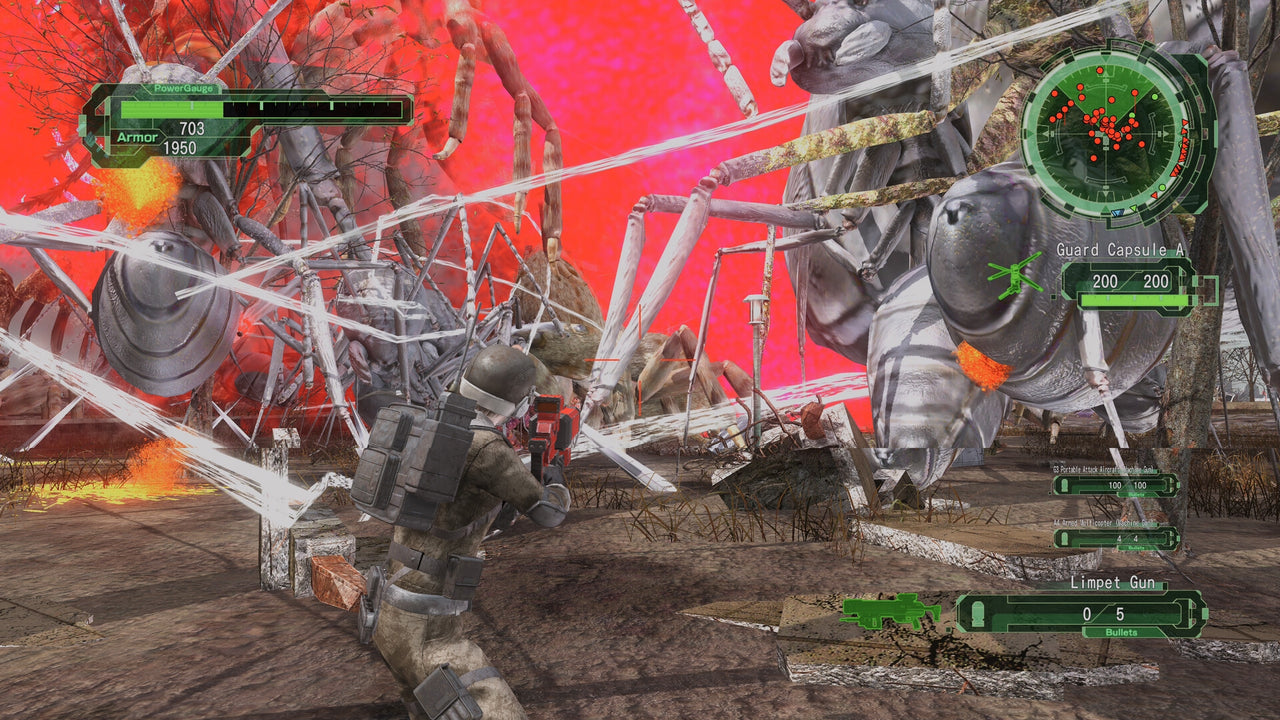Click the green triangle indicator below the minimap
The width and height of the screenshot is (1280, 720).
click(x=1133, y=209)
